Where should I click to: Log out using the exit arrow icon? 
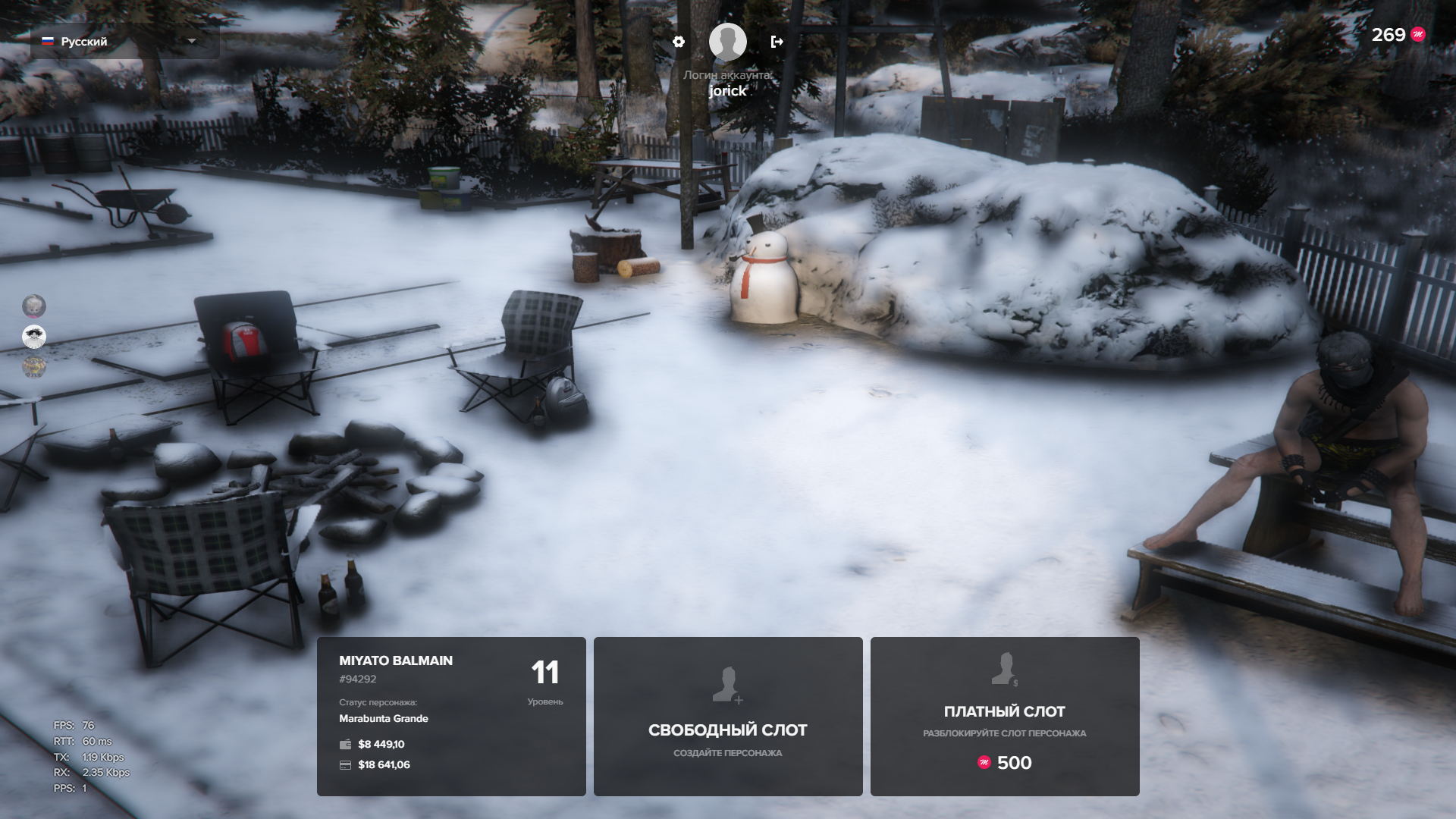(x=777, y=42)
